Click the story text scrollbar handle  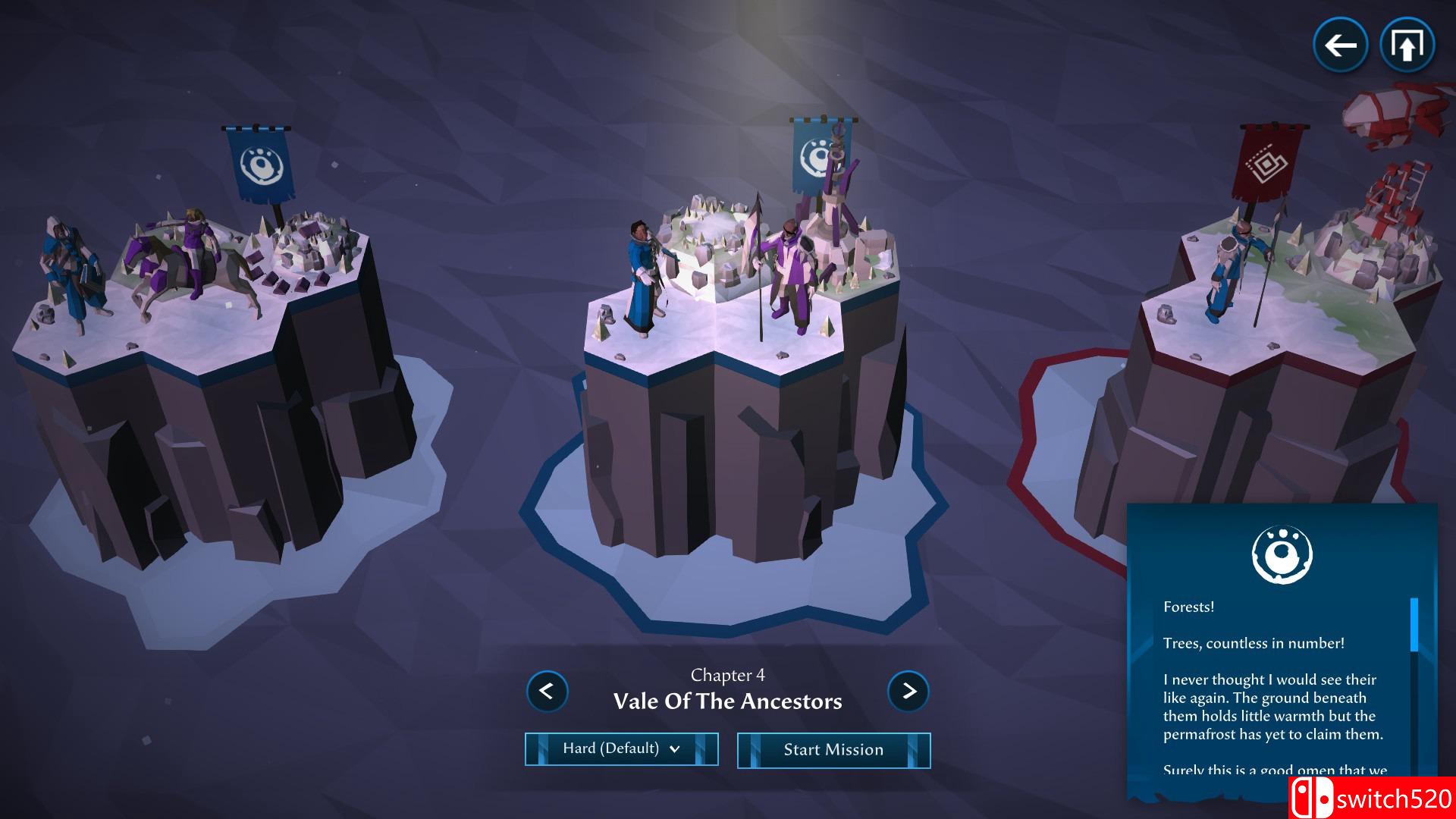coord(1414,624)
